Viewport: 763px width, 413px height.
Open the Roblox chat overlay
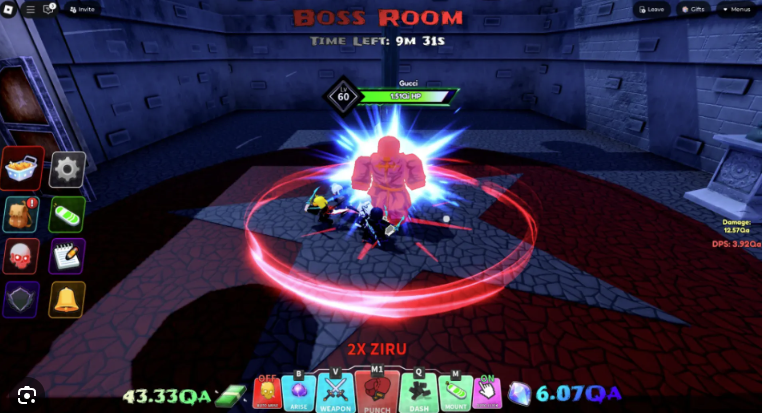click(48, 9)
